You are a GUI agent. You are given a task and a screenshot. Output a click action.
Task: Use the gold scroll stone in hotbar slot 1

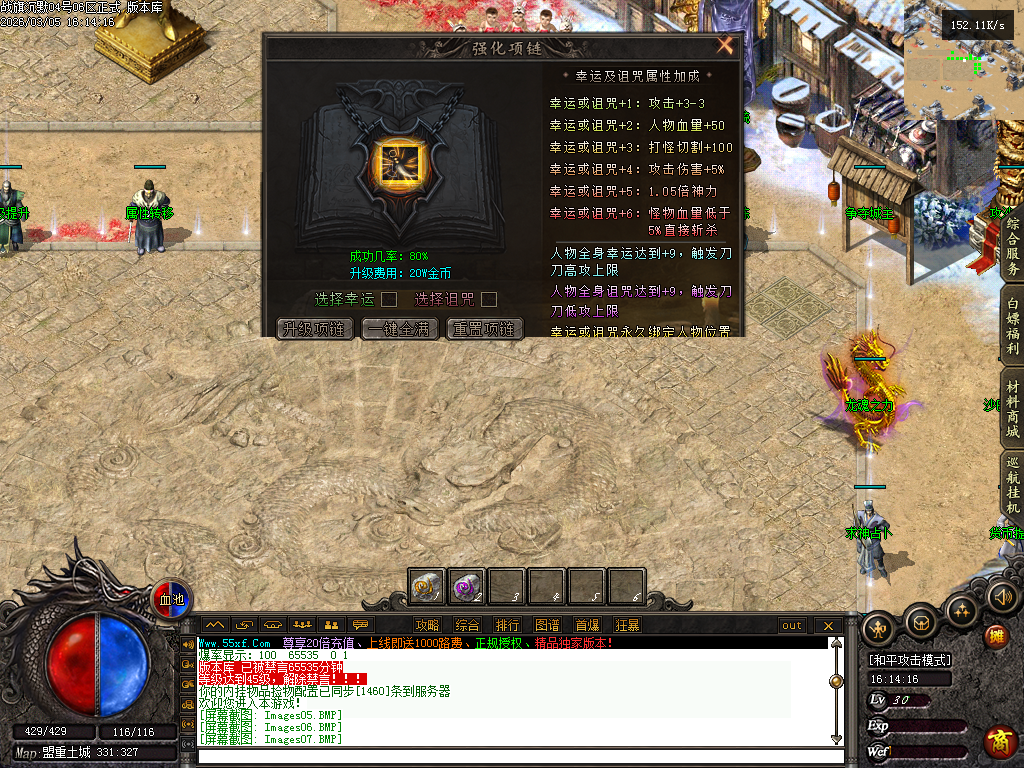(x=427, y=587)
